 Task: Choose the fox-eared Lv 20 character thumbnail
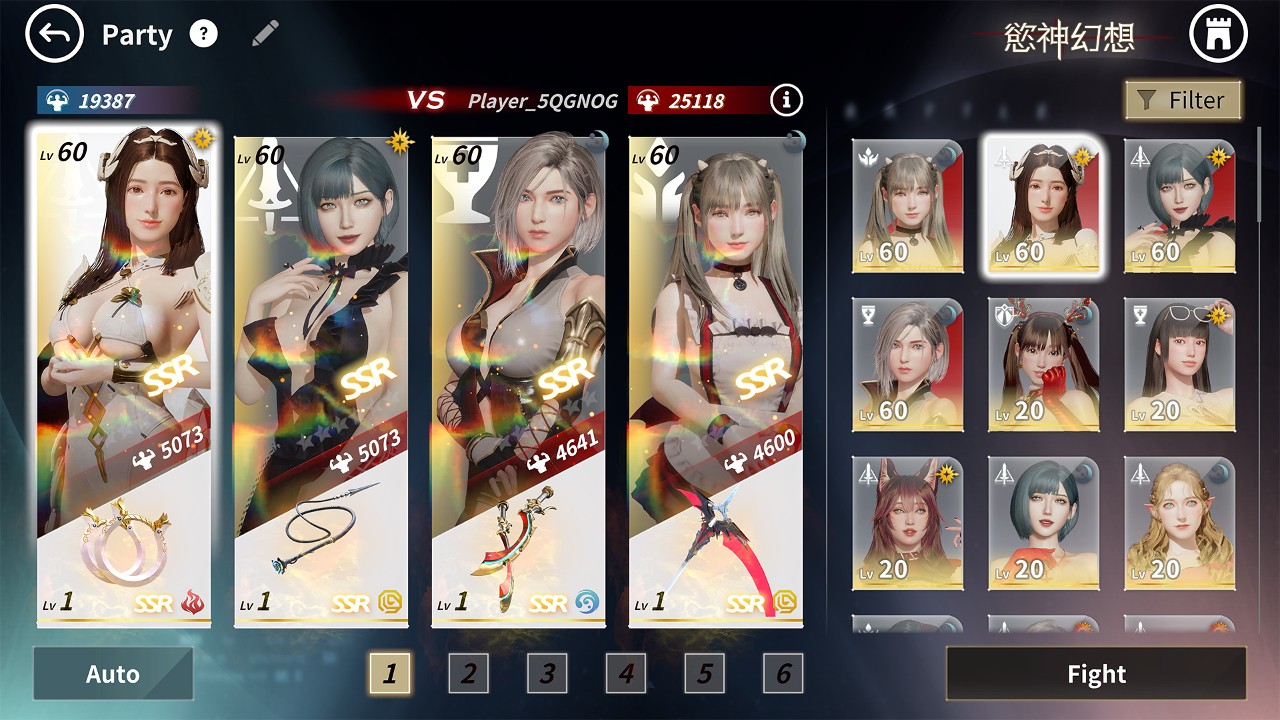[x=907, y=523]
